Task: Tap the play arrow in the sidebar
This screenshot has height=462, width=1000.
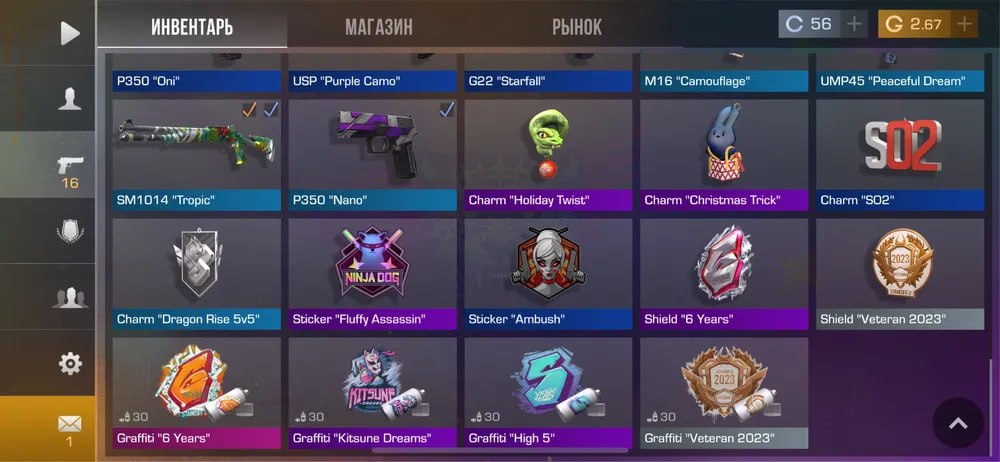Action: click(69, 33)
